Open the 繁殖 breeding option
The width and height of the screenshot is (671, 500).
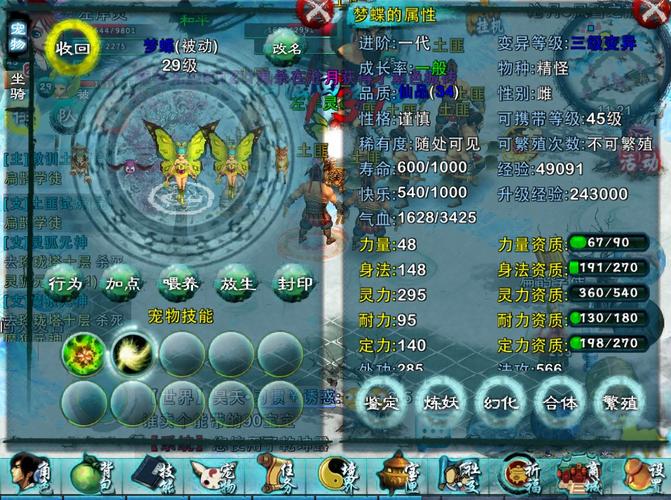pyautogui.click(x=617, y=403)
